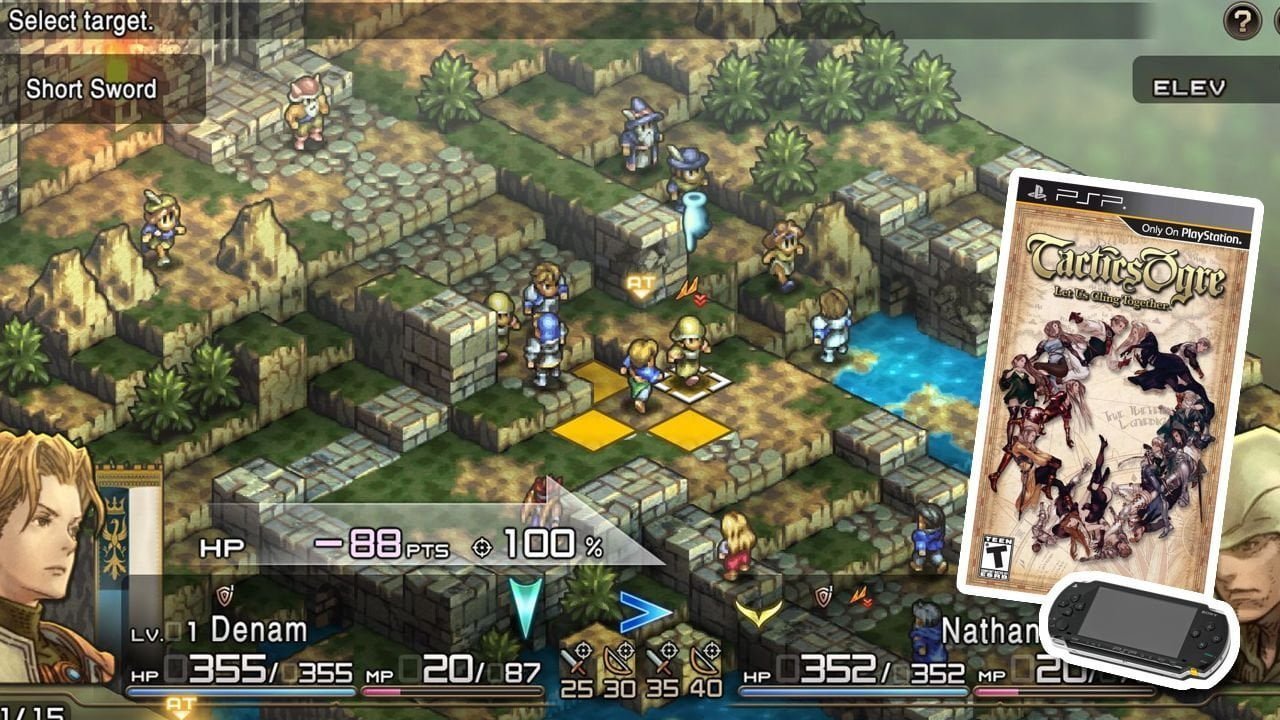This screenshot has height=720, width=1280.
Task: Click Nathan's red shield icon
Action: click(823, 596)
